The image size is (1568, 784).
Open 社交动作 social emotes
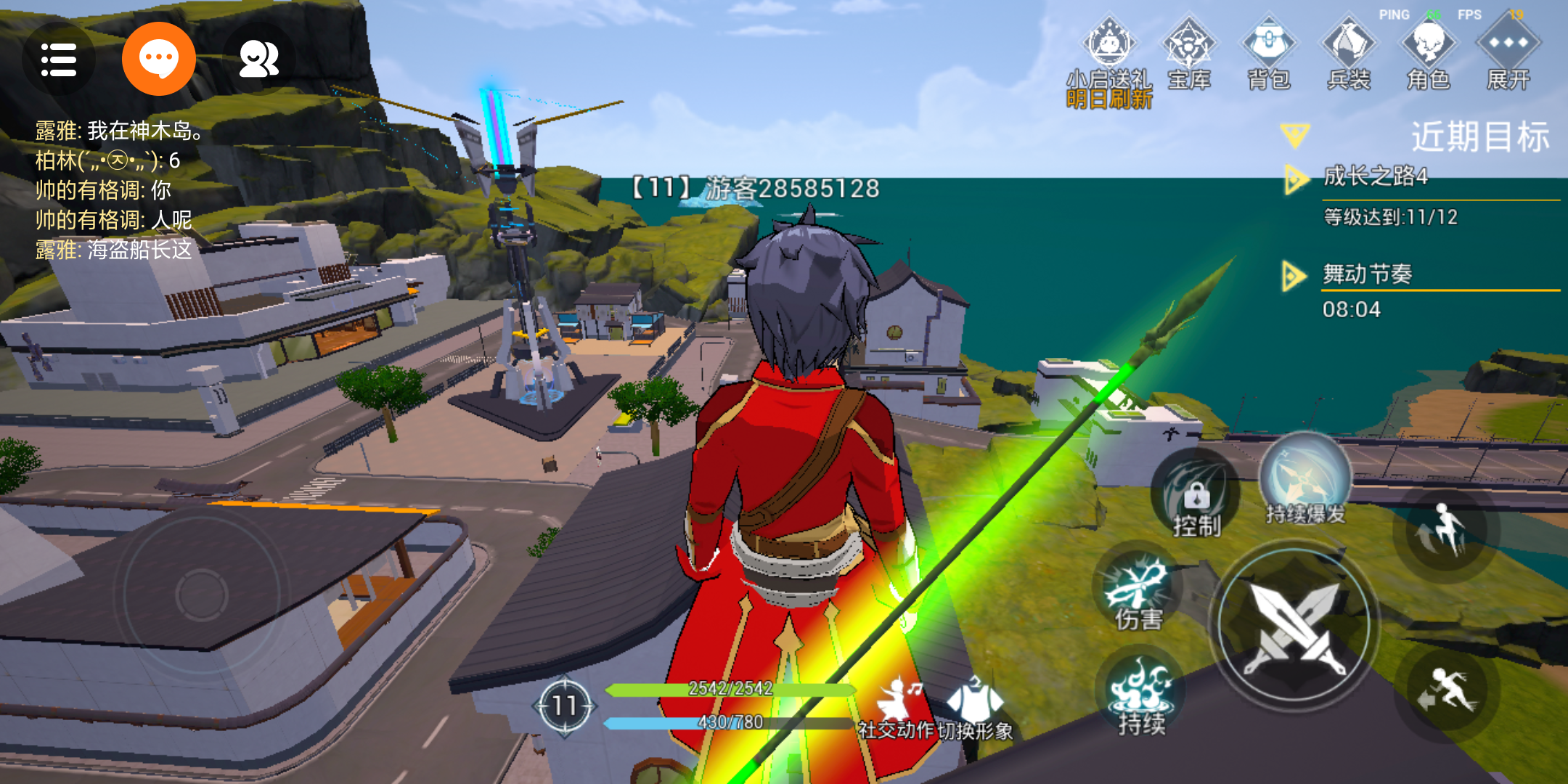tap(897, 708)
